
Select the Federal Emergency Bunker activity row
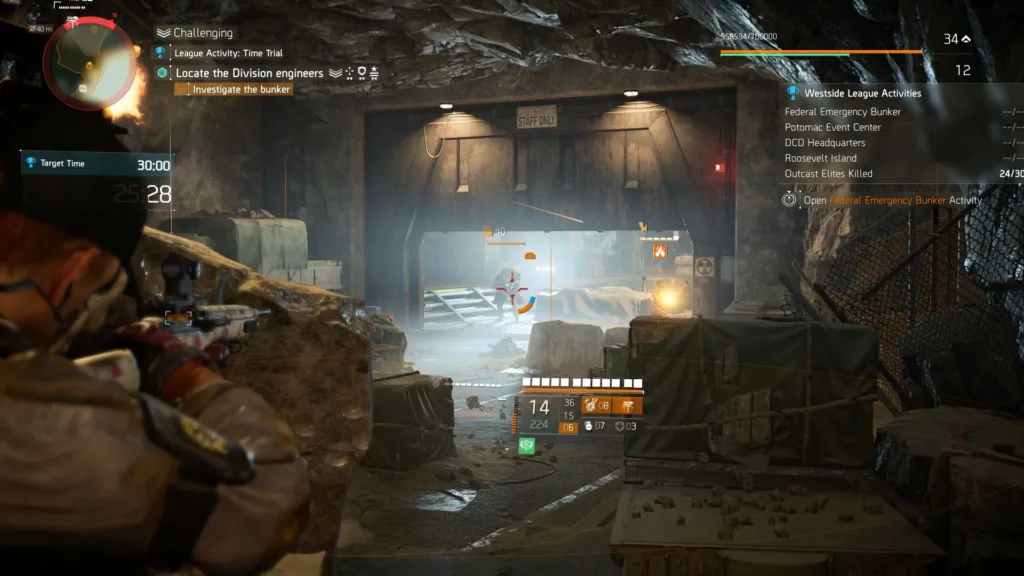842,112
